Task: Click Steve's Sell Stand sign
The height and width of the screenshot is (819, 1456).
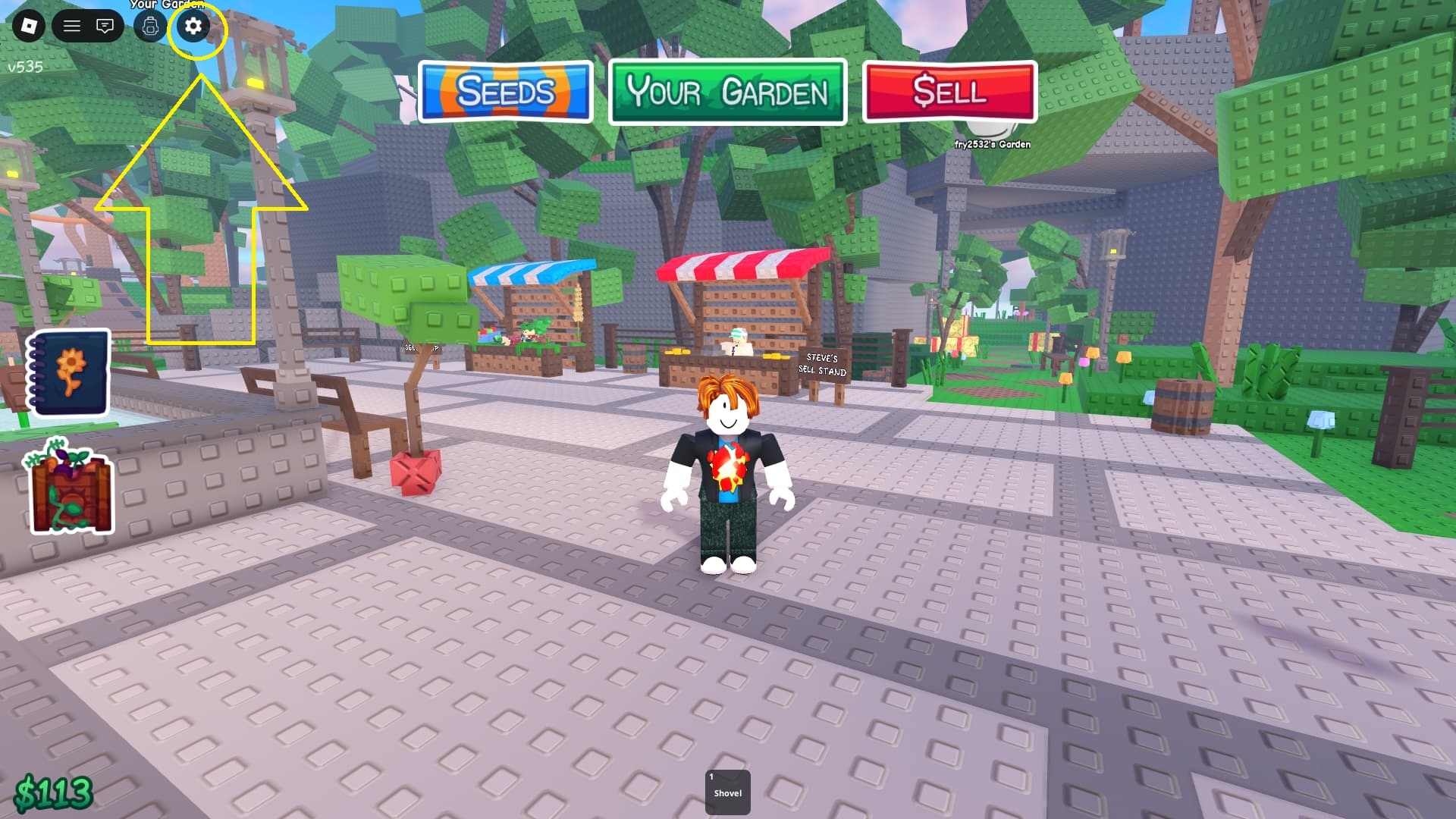Action: [821, 365]
